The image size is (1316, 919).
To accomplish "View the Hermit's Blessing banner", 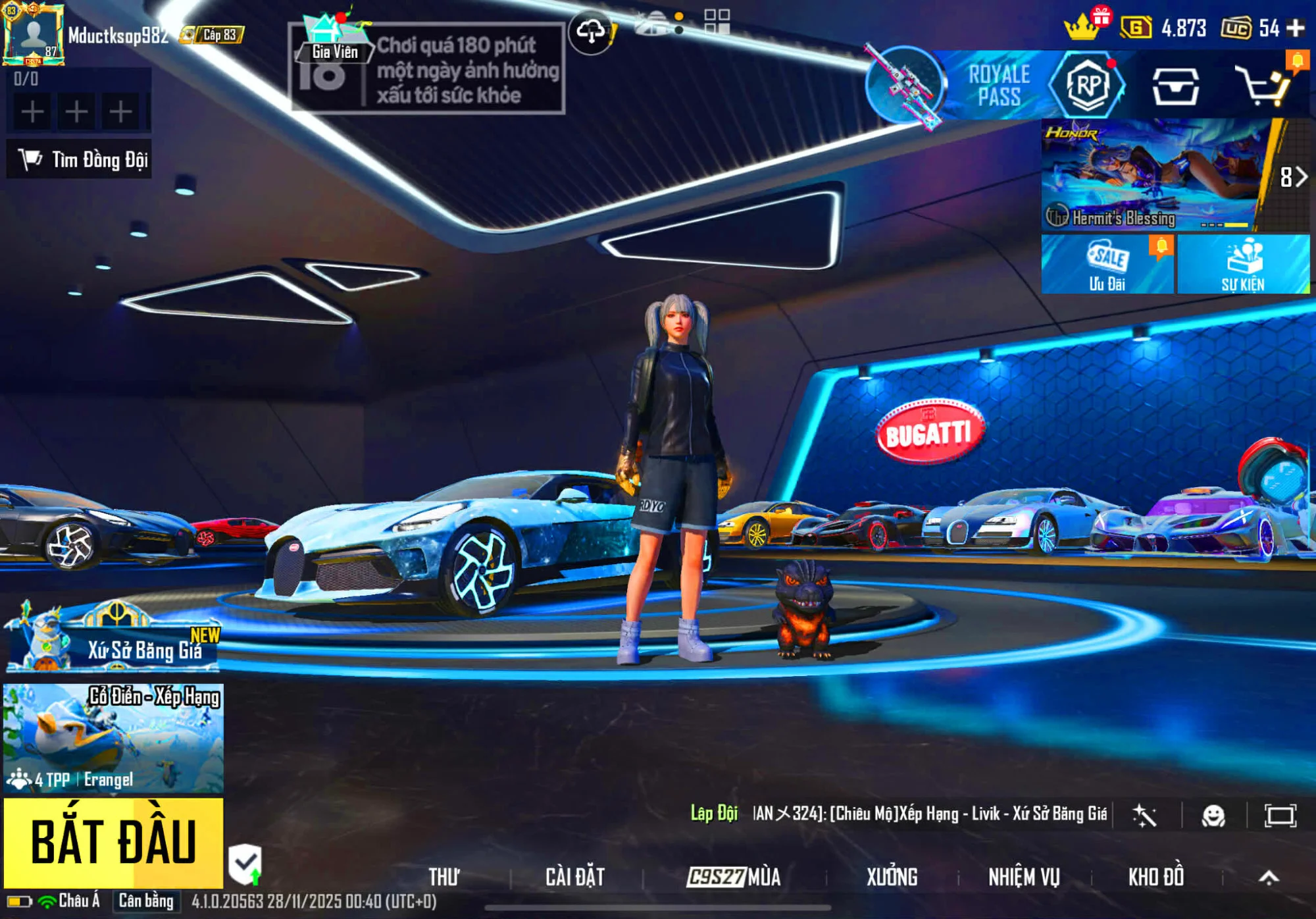I will coord(1150,176).
